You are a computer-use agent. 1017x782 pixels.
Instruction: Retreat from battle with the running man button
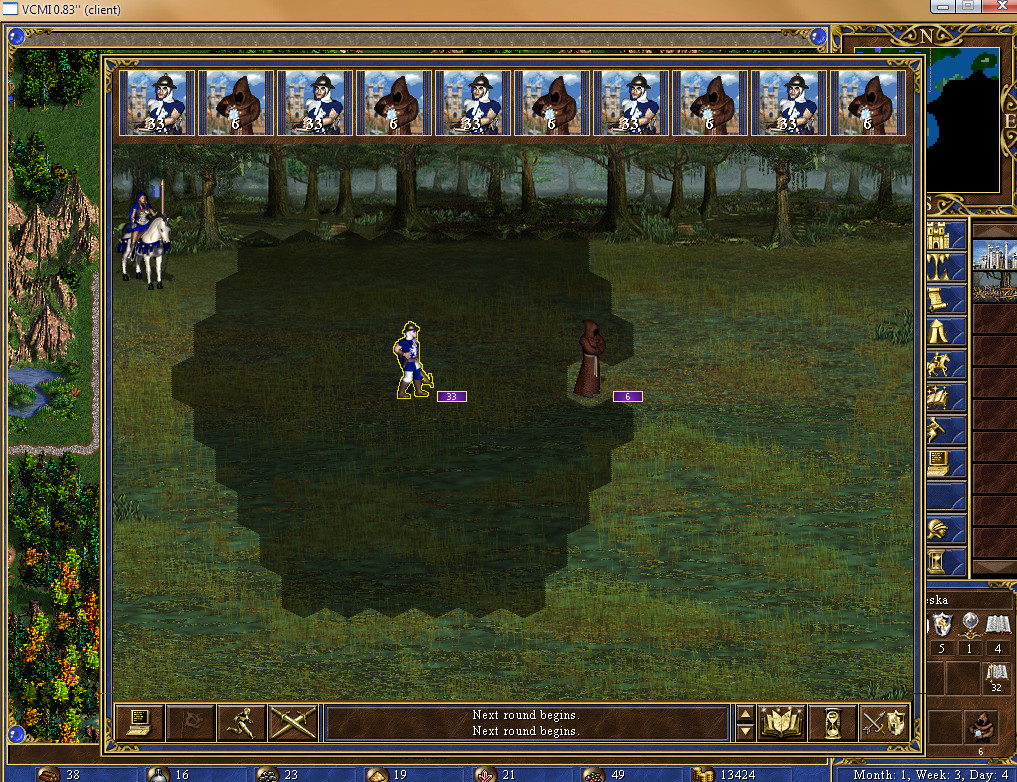tap(241, 723)
